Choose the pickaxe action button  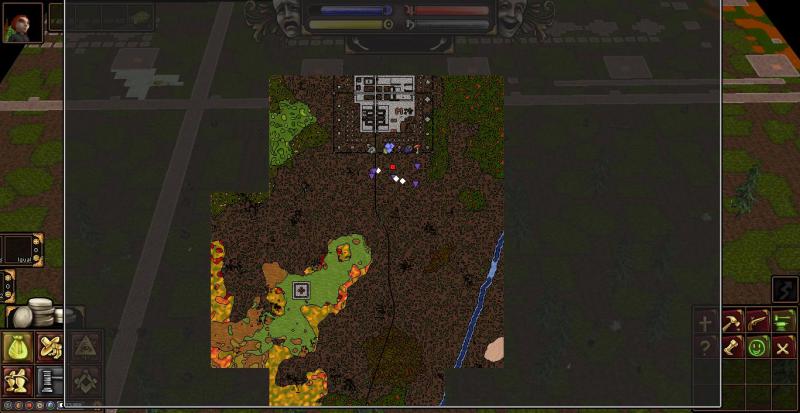point(731,322)
